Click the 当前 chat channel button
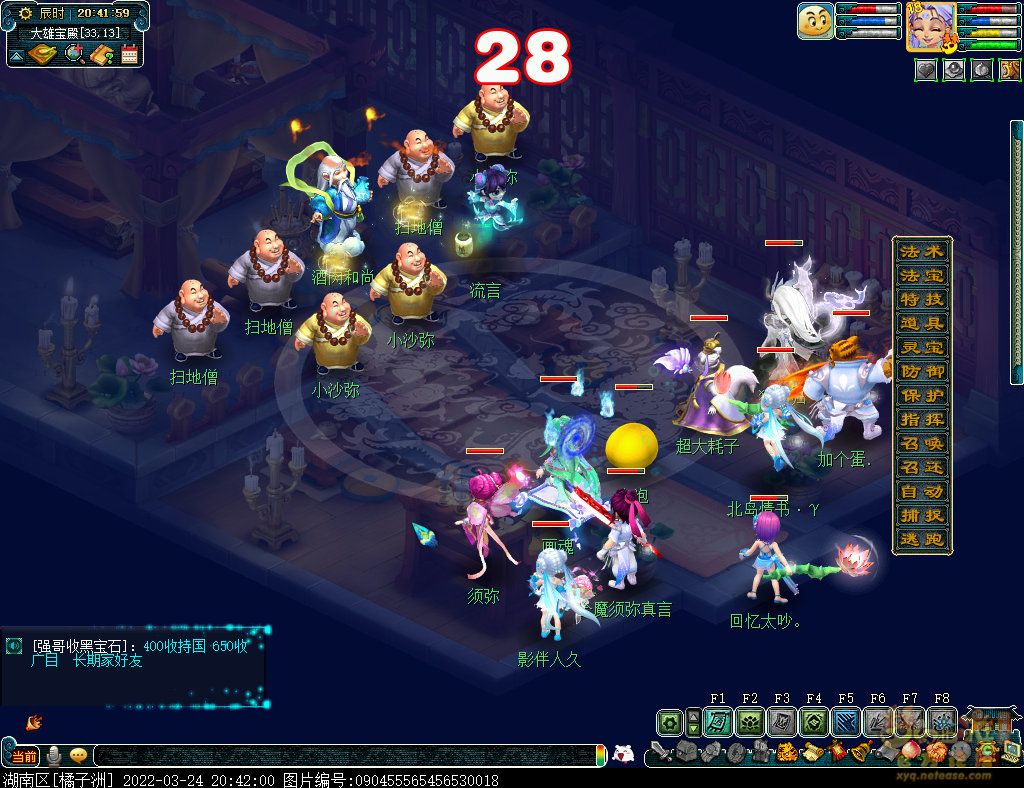Viewport: 1024px width, 788px height. pyautogui.click(x=25, y=756)
